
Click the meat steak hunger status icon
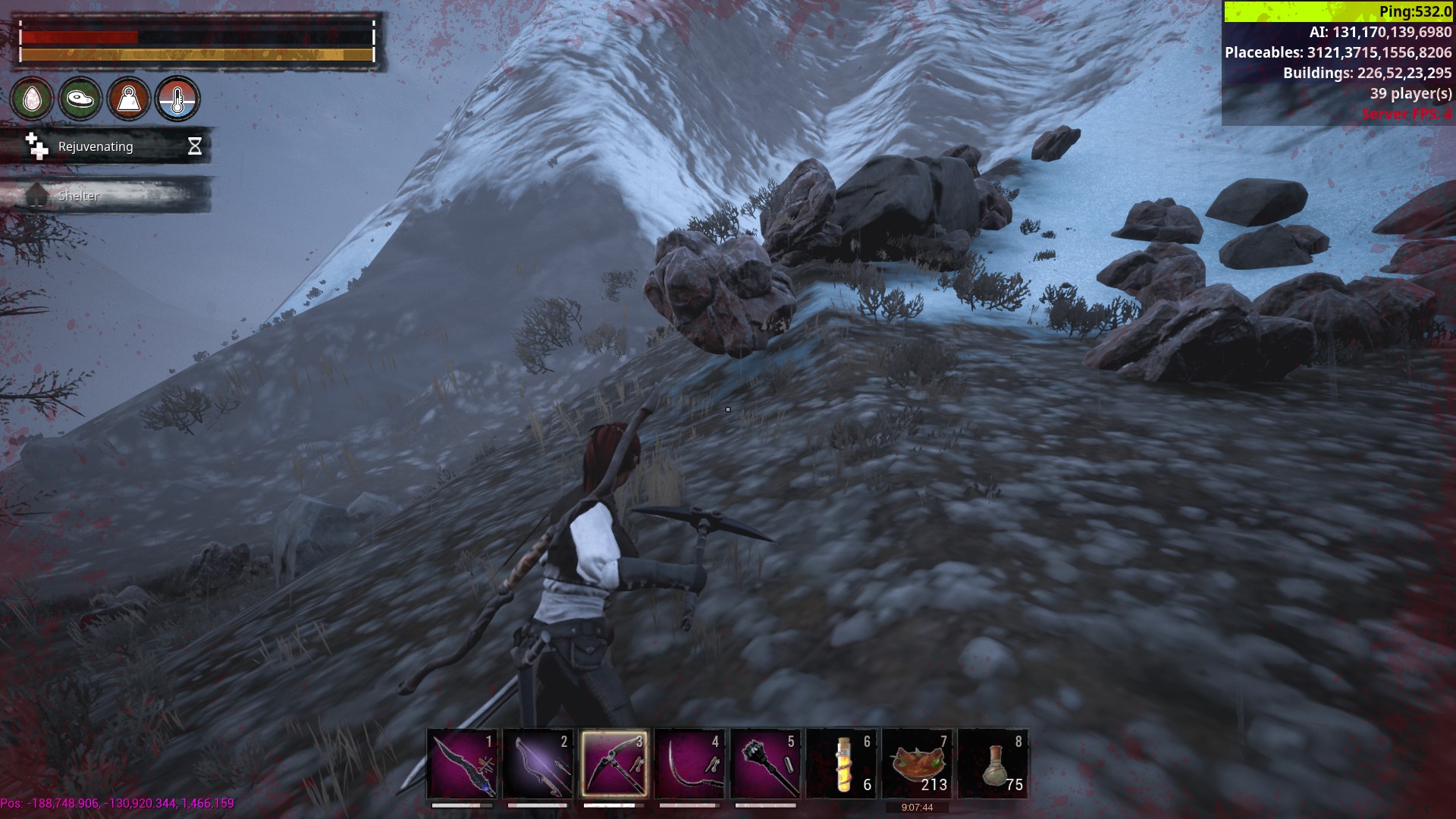pyautogui.click(x=80, y=99)
